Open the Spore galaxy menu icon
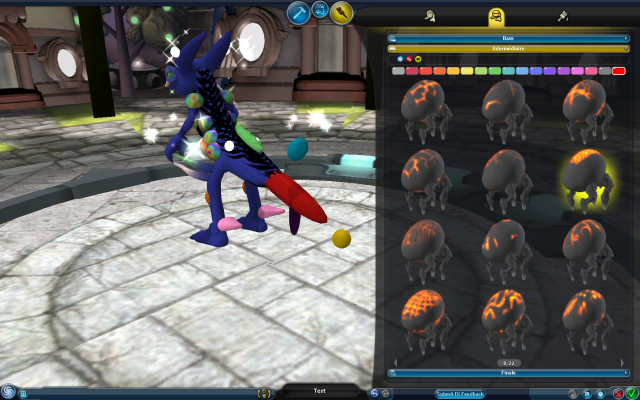 click(8, 391)
